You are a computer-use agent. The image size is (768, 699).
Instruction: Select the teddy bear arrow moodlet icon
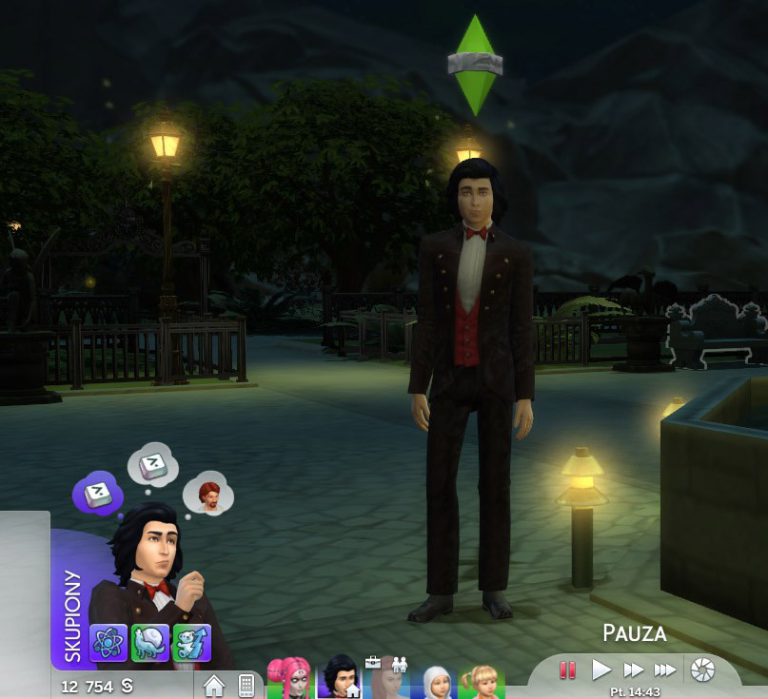191,642
